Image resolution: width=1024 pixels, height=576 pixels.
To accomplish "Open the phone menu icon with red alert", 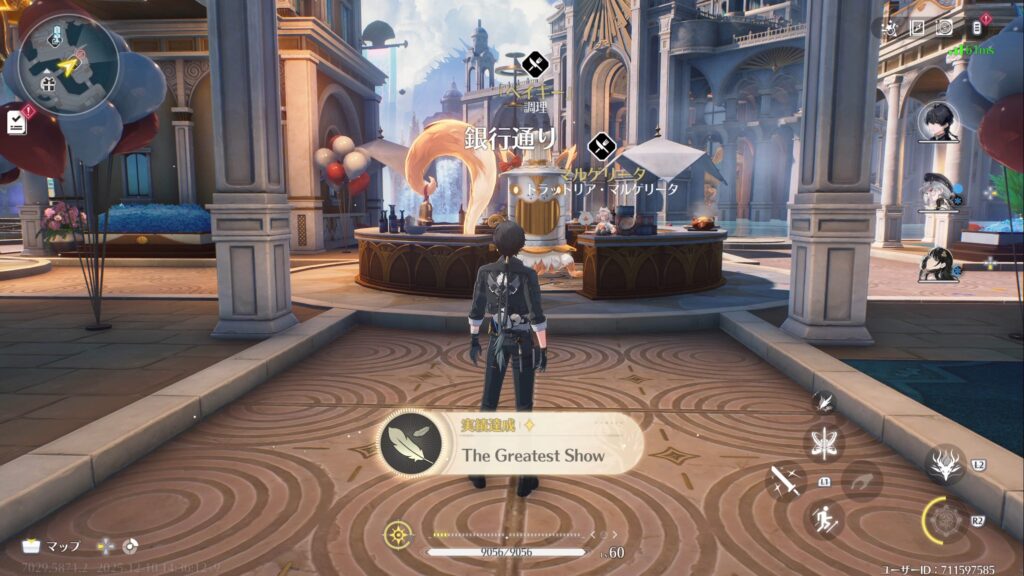I will click(x=977, y=27).
